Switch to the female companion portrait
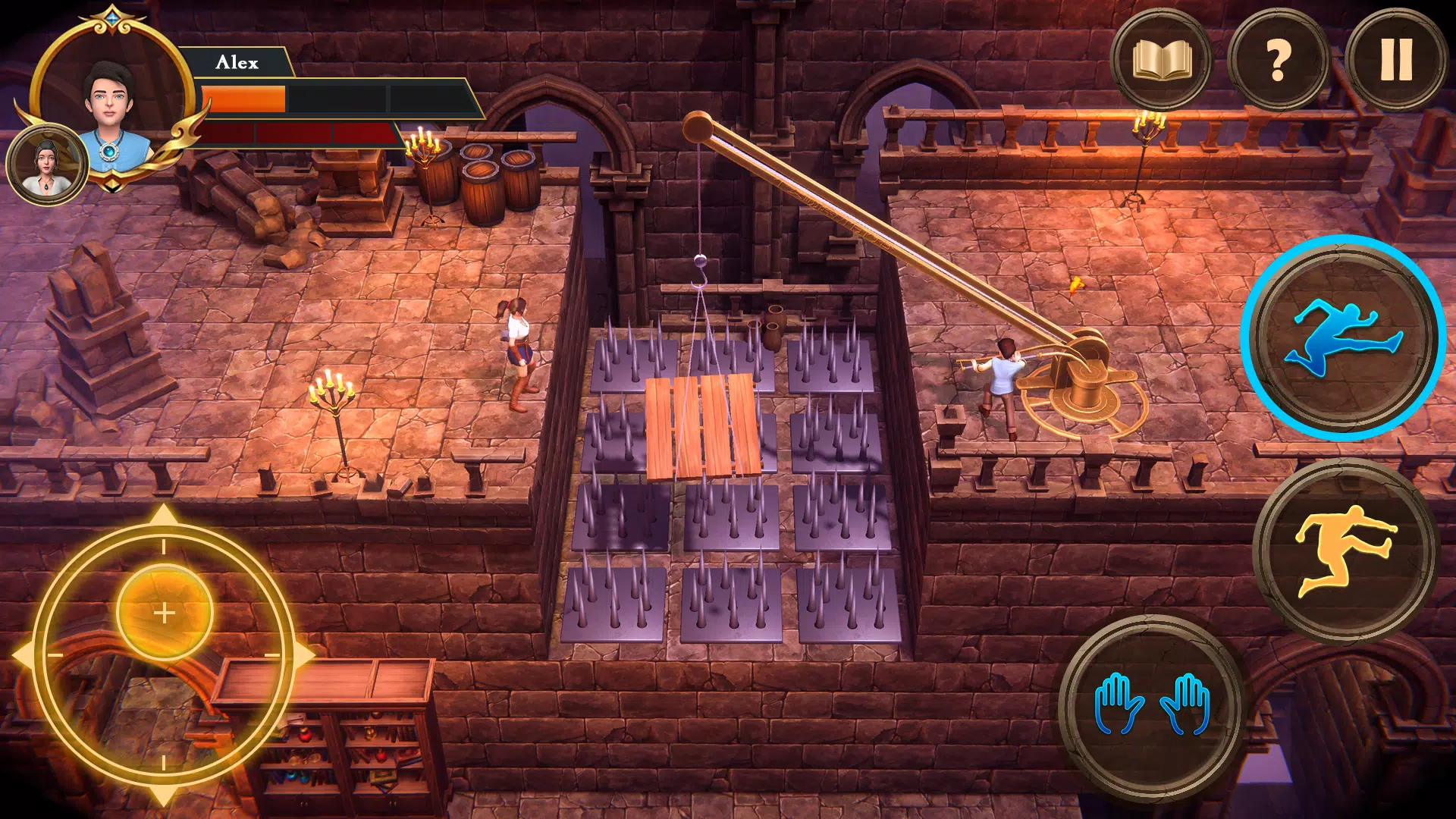This screenshot has width=1456, height=819. [47, 165]
